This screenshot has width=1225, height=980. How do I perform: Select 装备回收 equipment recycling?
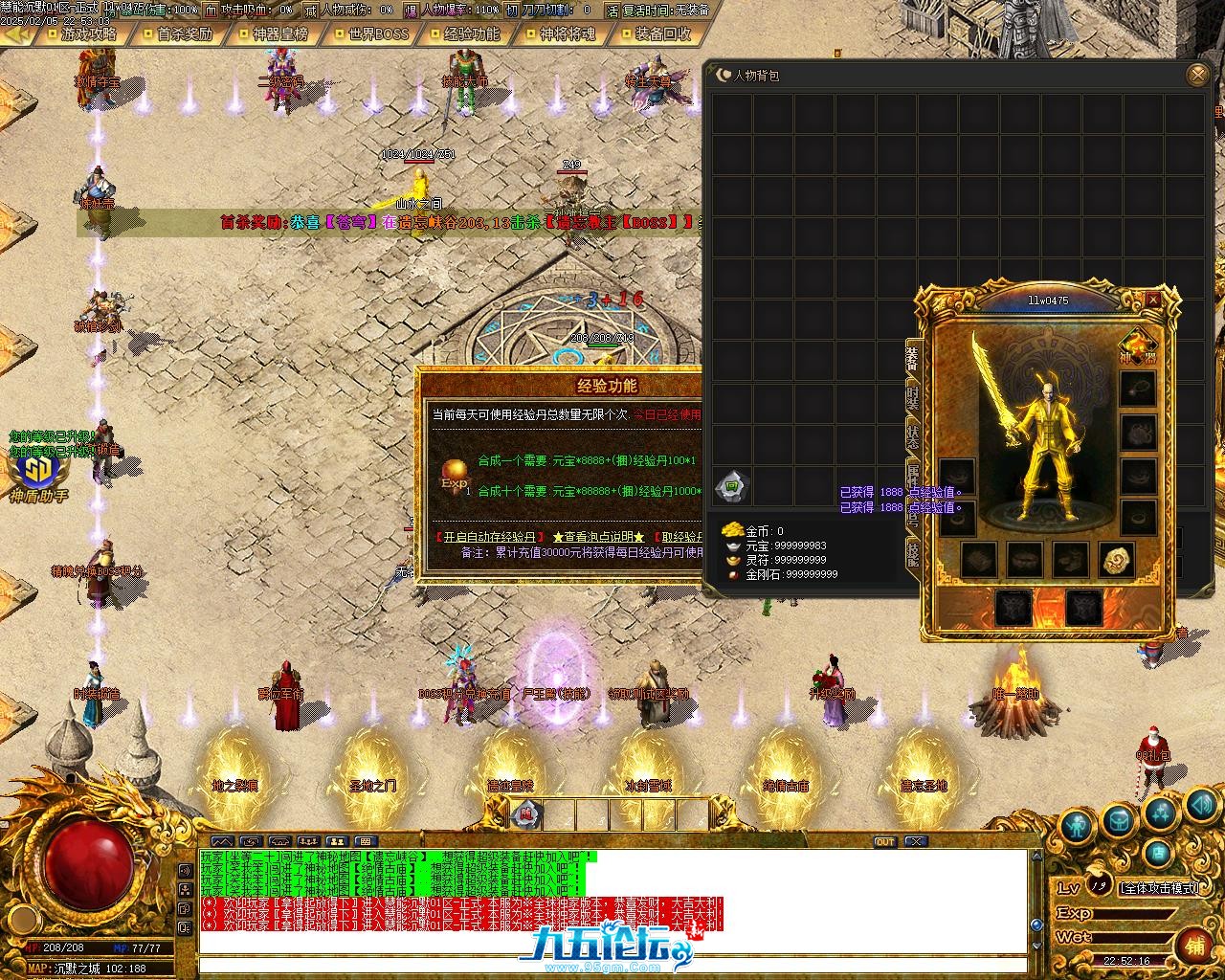(662, 34)
